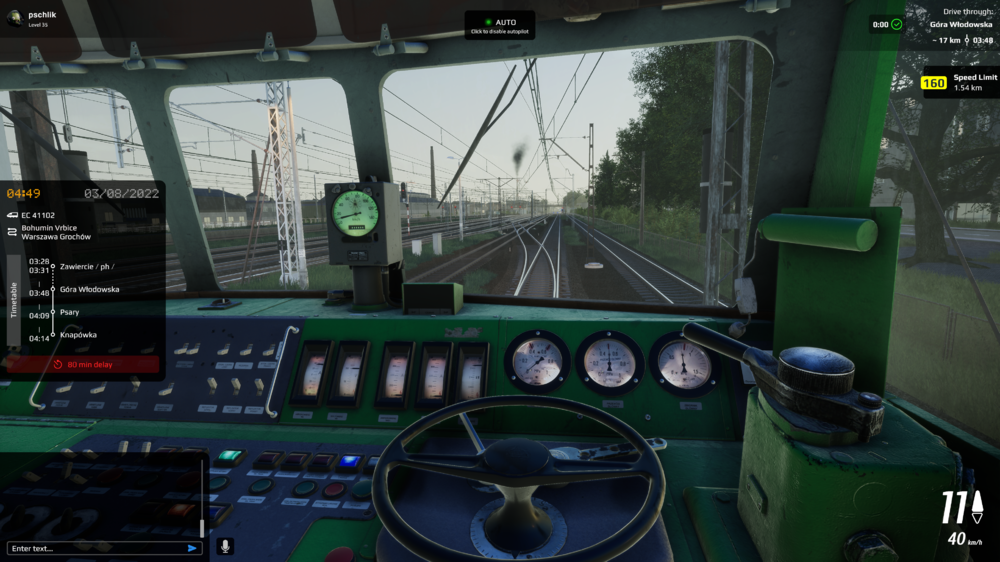The image size is (1000, 562).
Task: Click the 80 min delay banner
Action: coord(84,365)
